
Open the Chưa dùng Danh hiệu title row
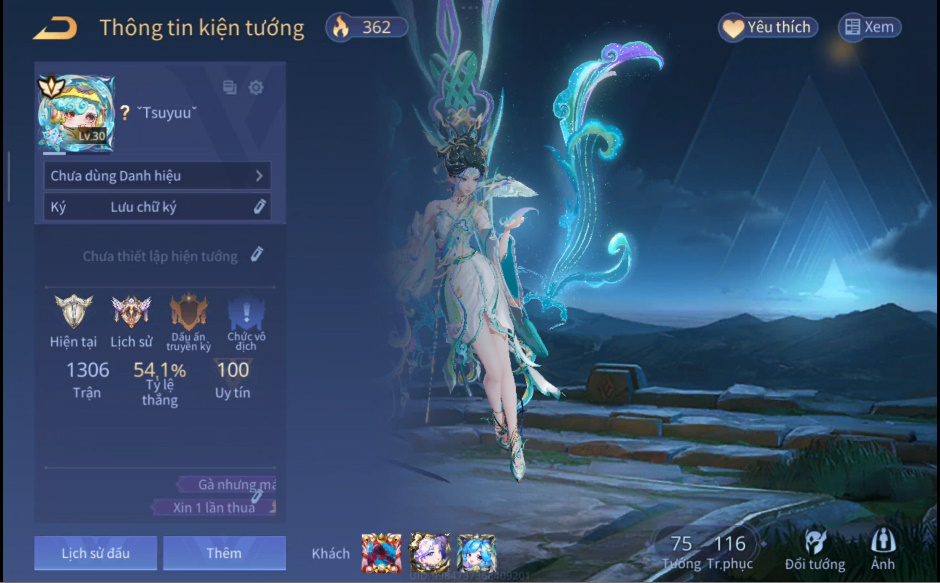click(157, 176)
